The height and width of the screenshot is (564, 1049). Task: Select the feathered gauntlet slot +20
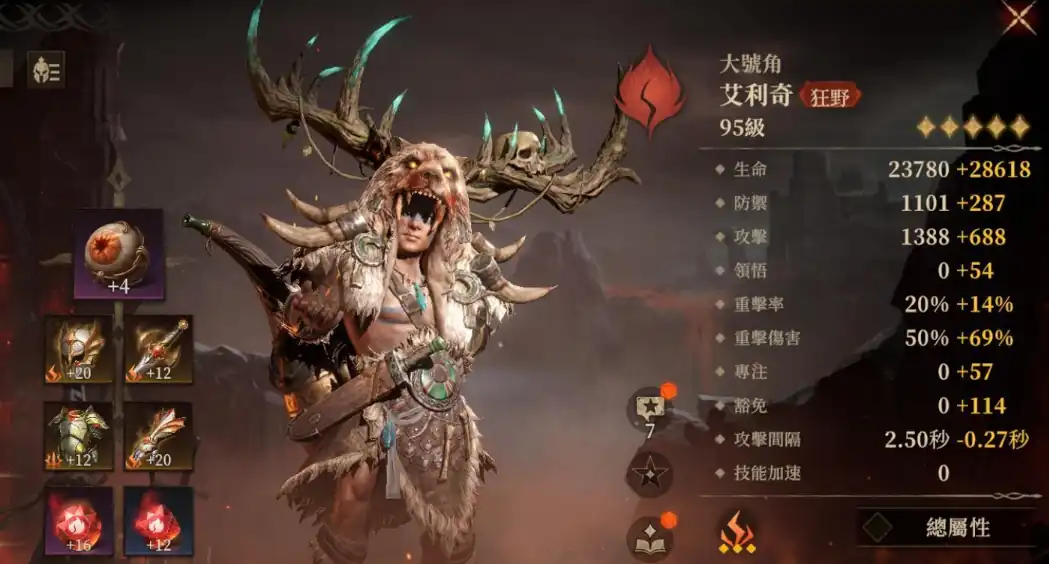click(x=158, y=436)
